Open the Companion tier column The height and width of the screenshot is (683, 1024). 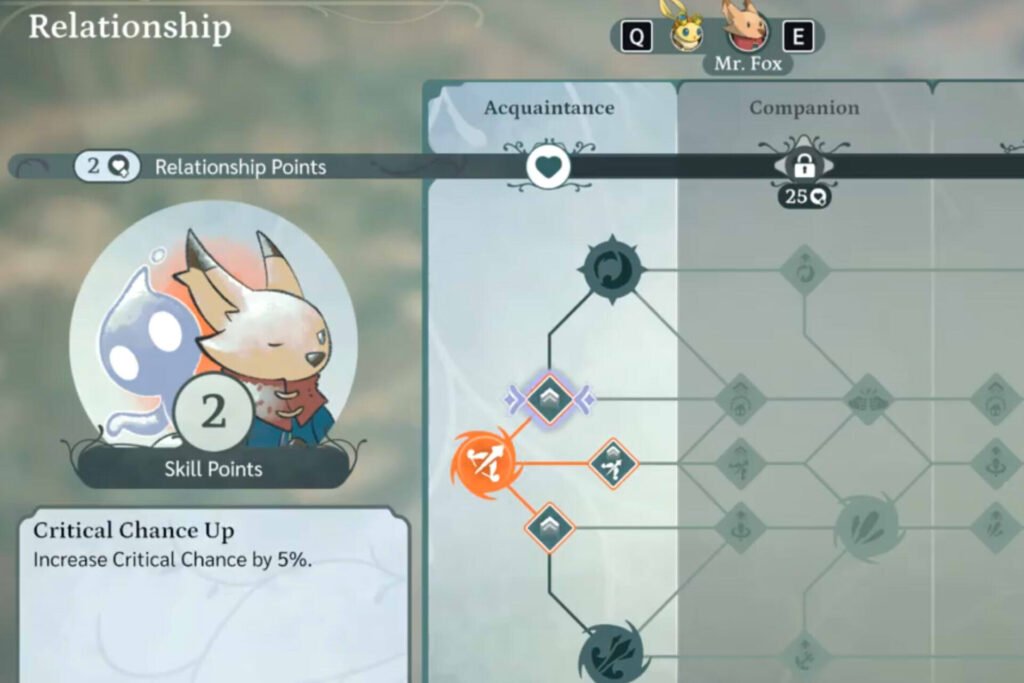click(x=804, y=108)
